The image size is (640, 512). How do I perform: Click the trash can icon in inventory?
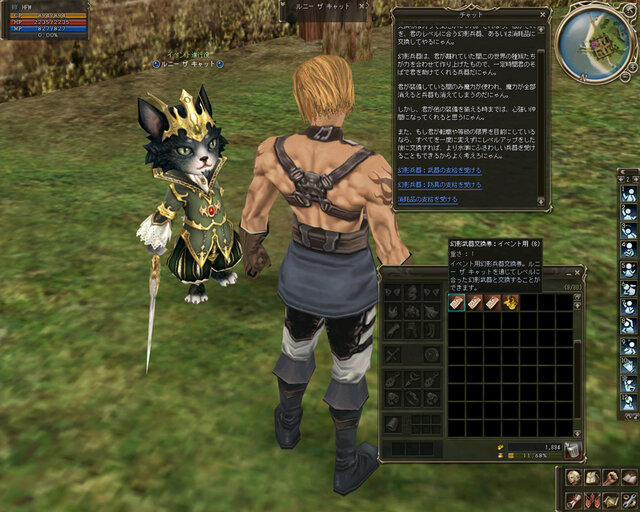coord(573,448)
